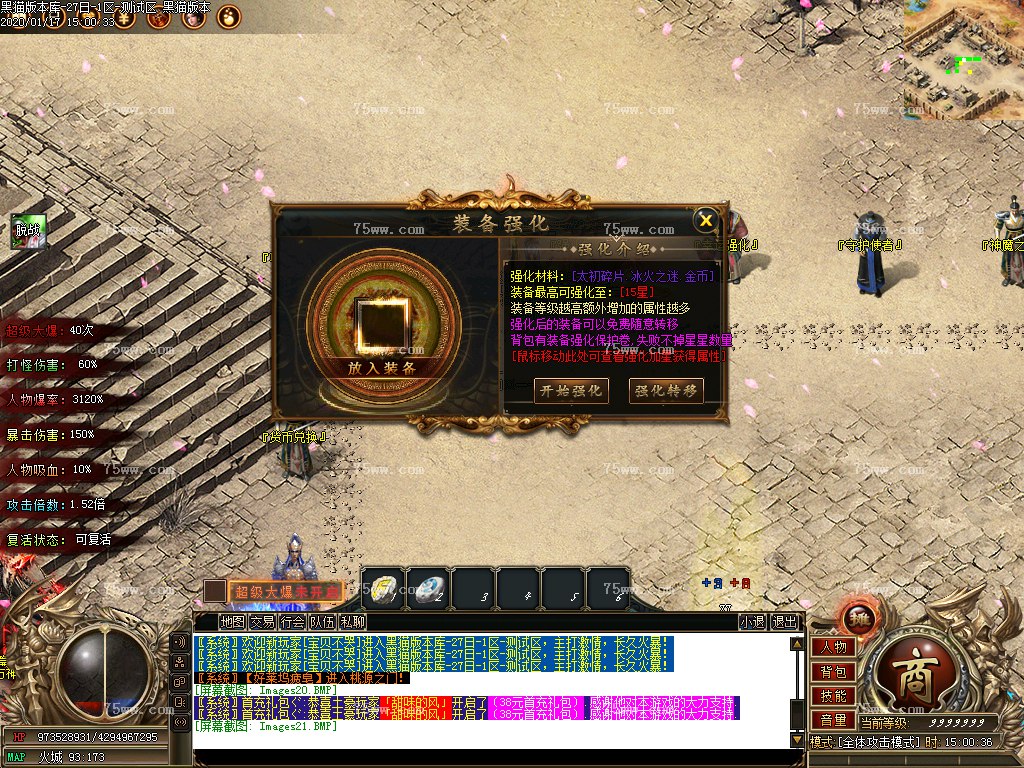Click the 开始强化 start enhancement button
This screenshot has width=1024, height=768.
(x=570, y=390)
